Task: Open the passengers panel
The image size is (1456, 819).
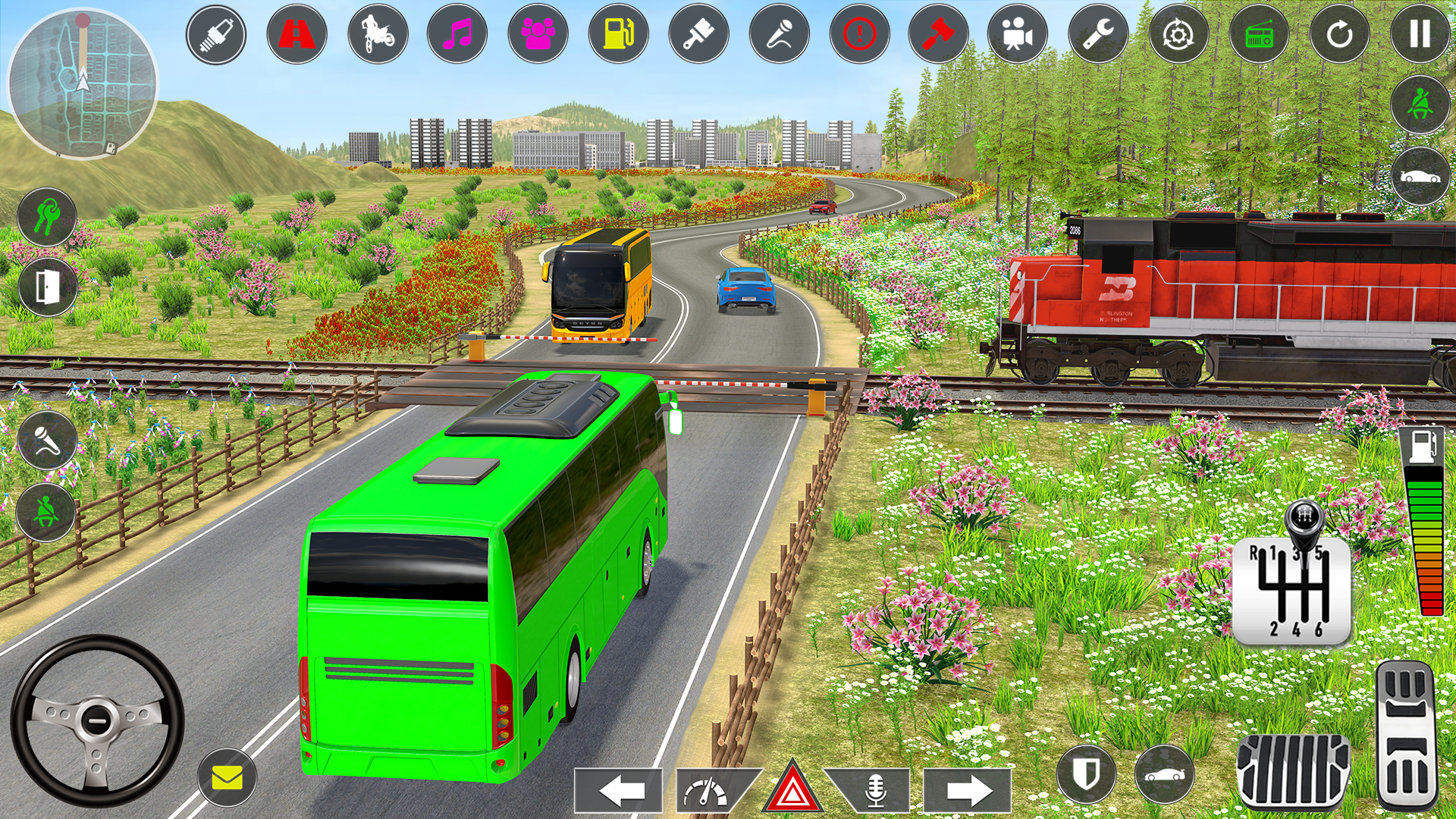Action: point(539,34)
